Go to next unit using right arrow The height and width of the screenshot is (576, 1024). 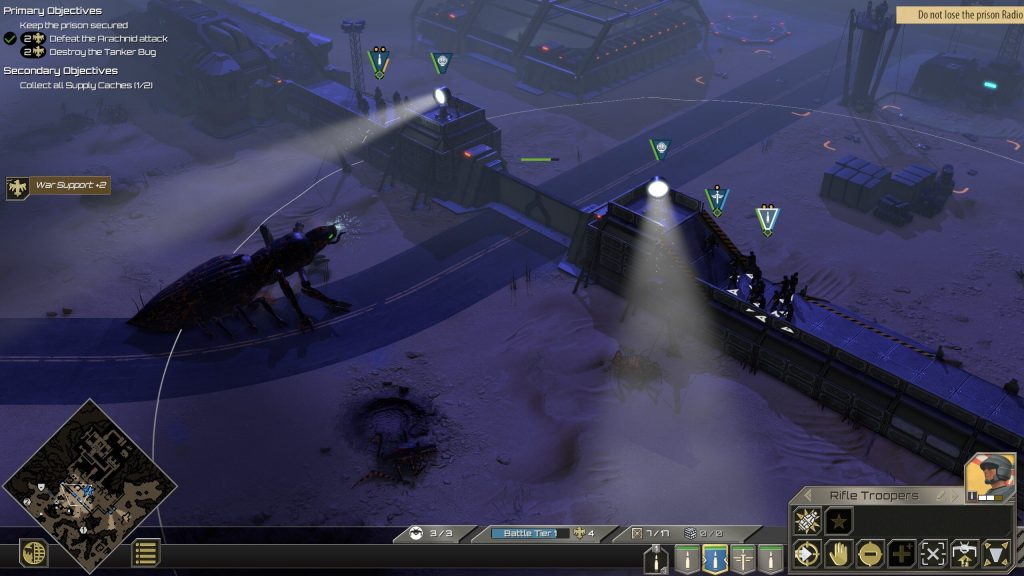click(x=955, y=496)
